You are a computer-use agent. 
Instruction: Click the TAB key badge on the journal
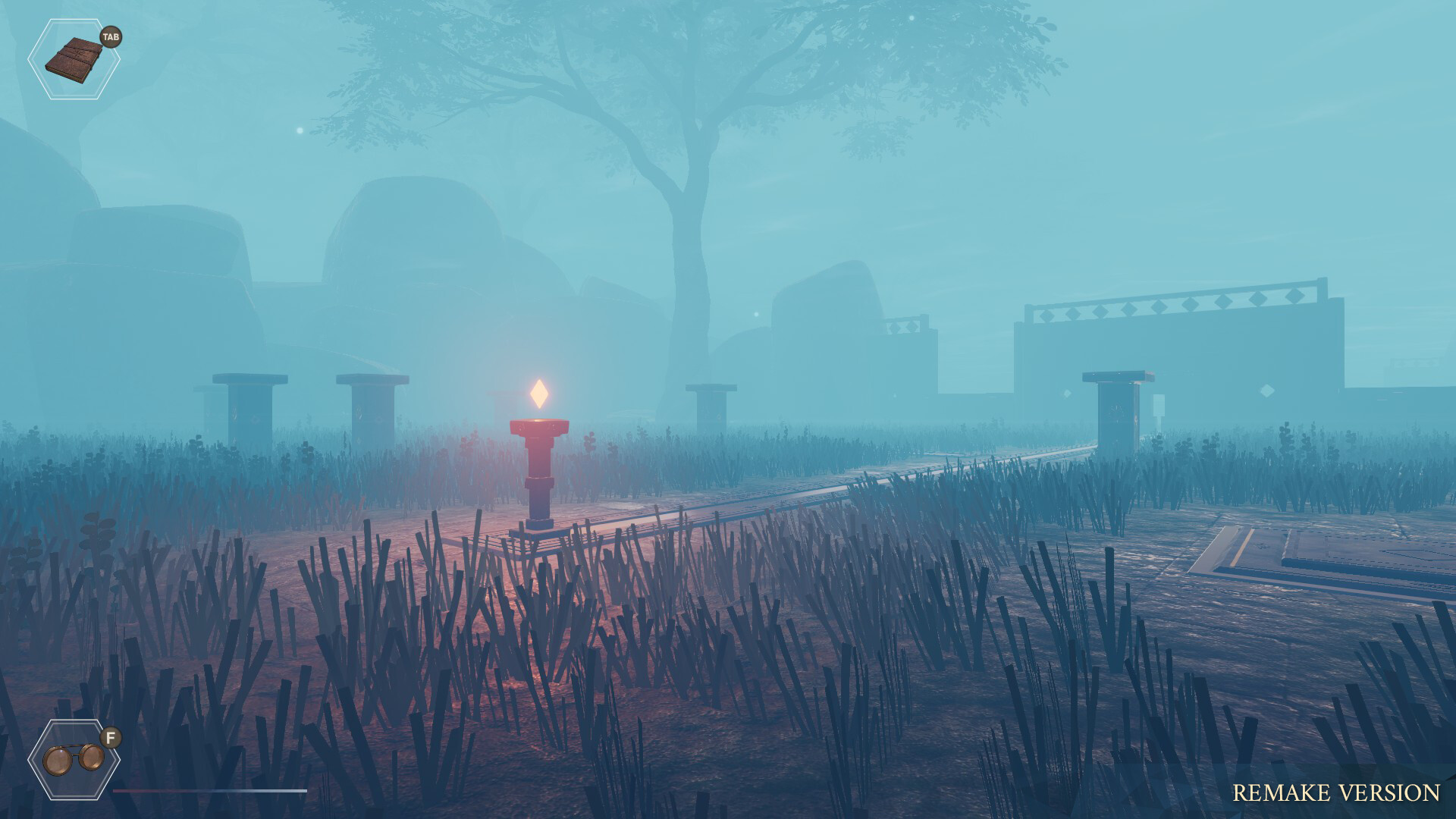pyautogui.click(x=111, y=37)
